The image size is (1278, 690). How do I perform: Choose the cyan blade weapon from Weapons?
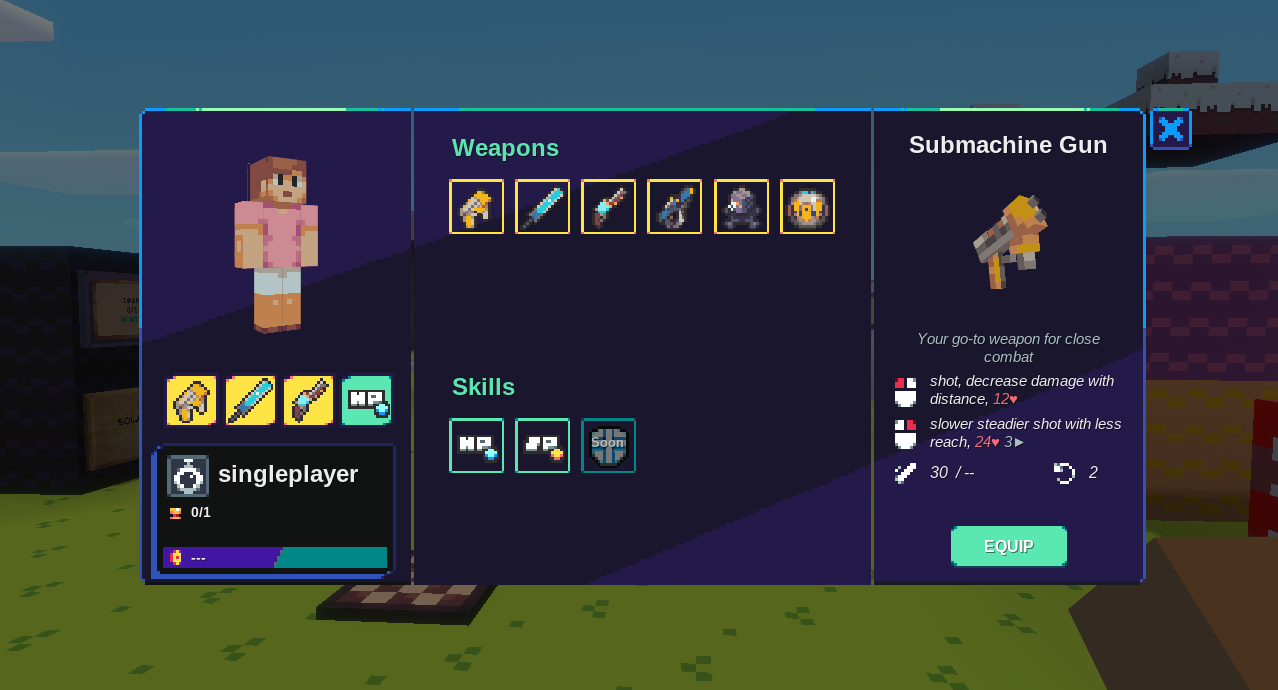(542, 207)
